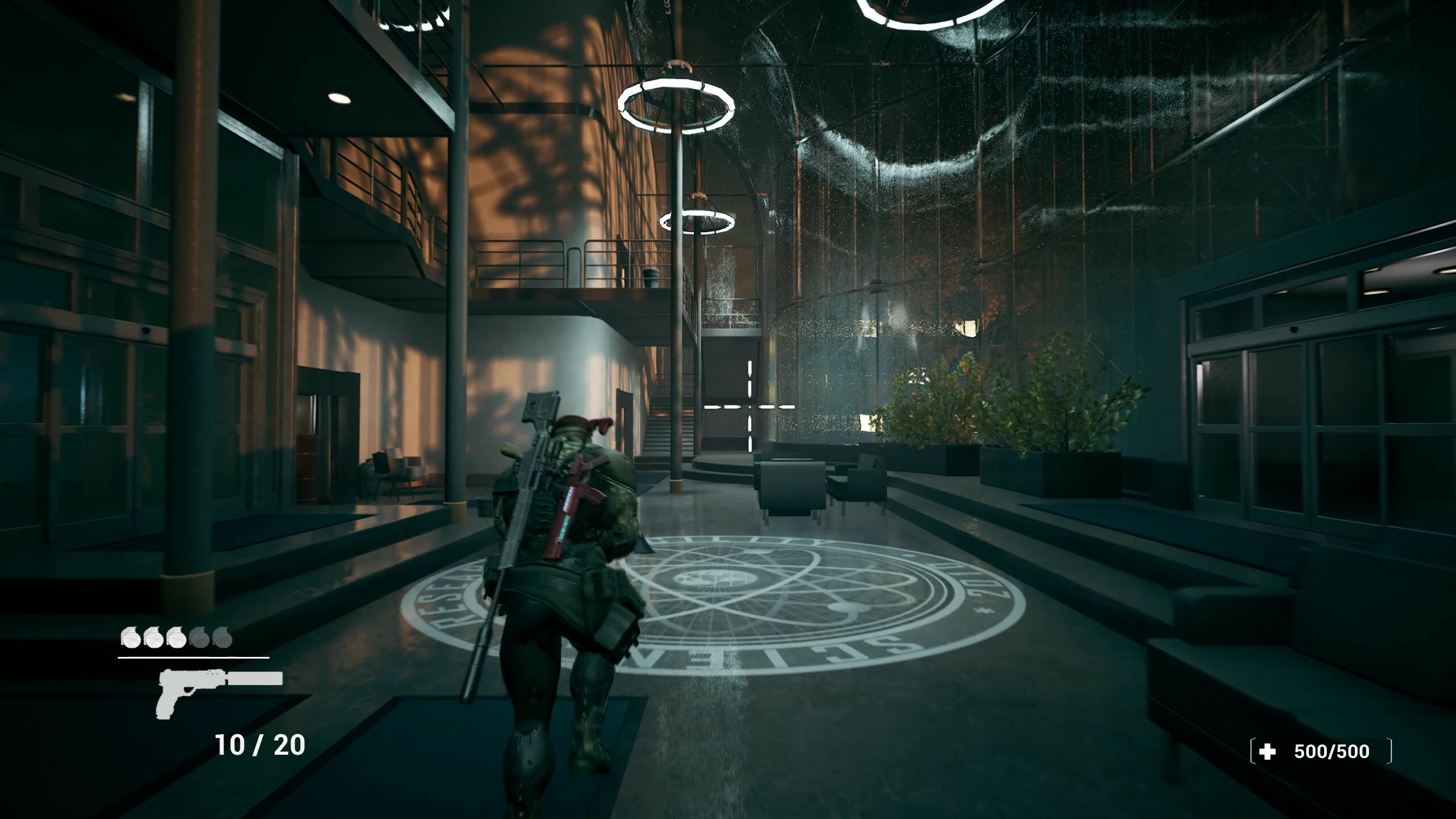Toggle the brightest grenade in the throwable row
This screenshot has width=1456, height=819.
click(130, 640)
